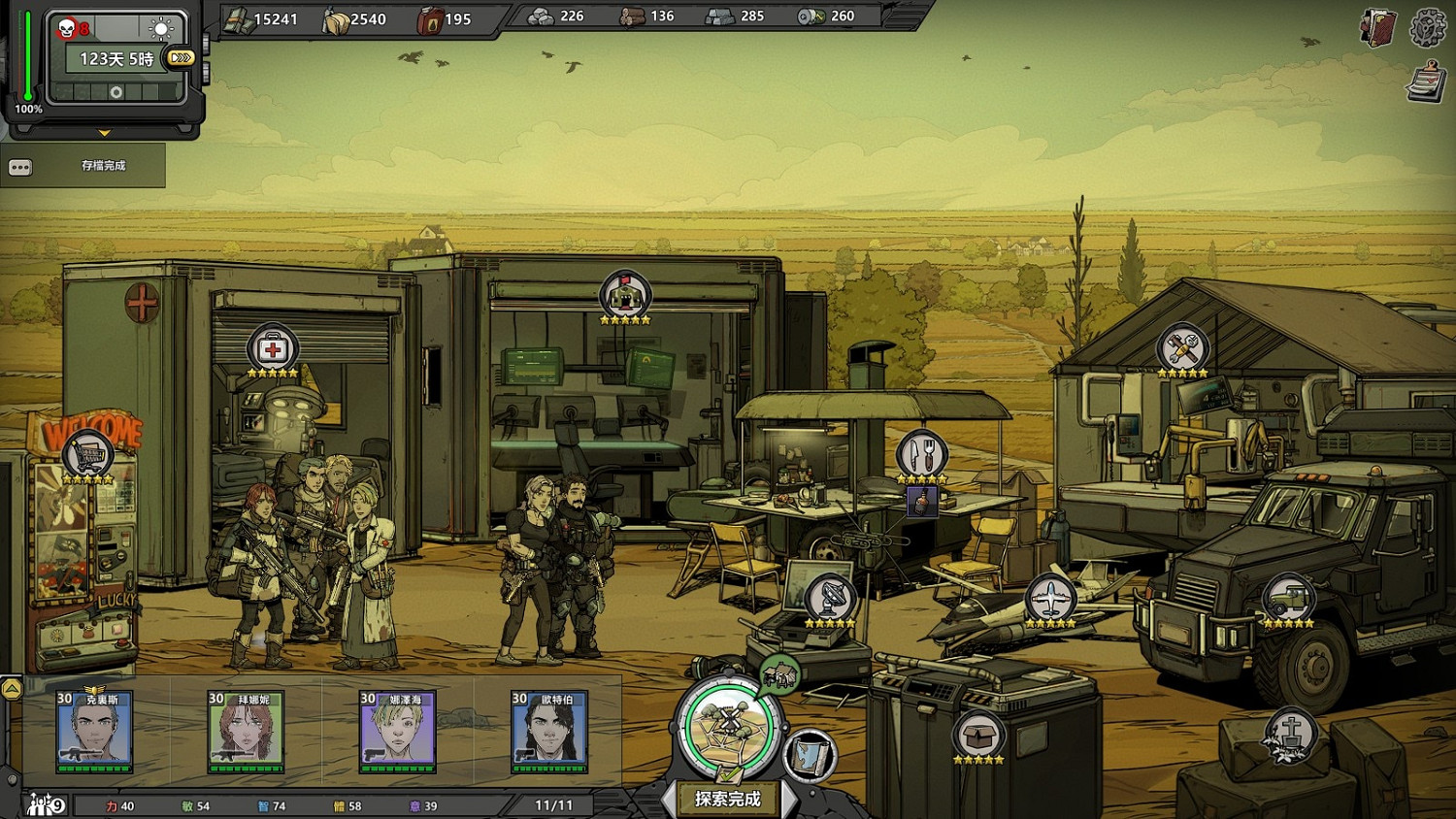1456x819 pixels.
Task: Open the workshop wrench-and-hammer icon
Action: (1182, 348)
